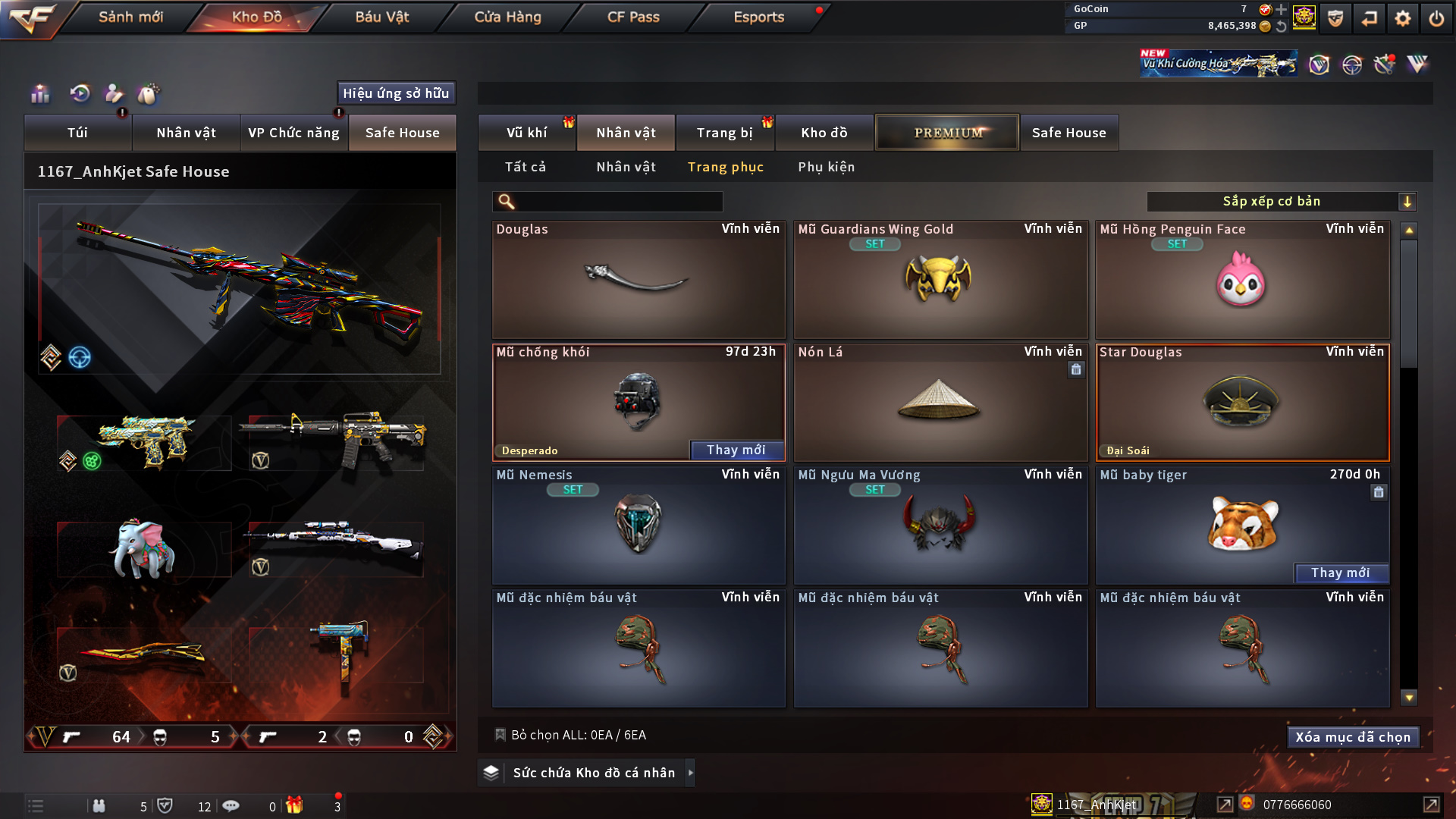The width and height of the screenshot is (1456, 819).
Task: Select the Phụ kiện sub-category
Action: [826, 167]
